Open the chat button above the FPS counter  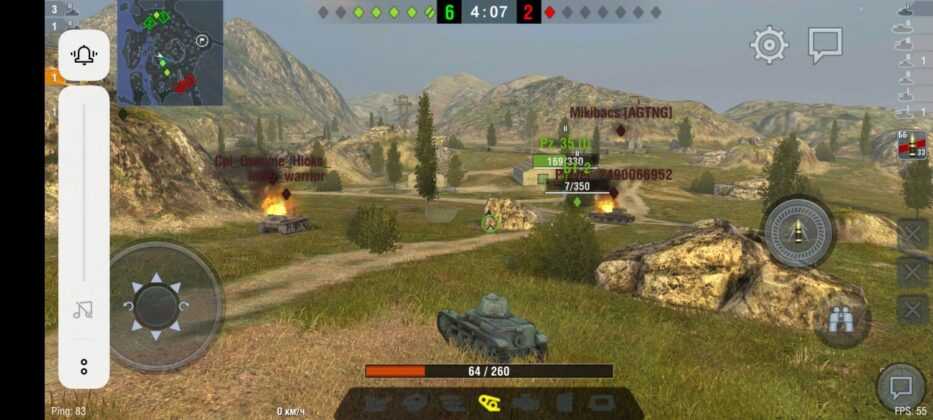coord(900,387)
